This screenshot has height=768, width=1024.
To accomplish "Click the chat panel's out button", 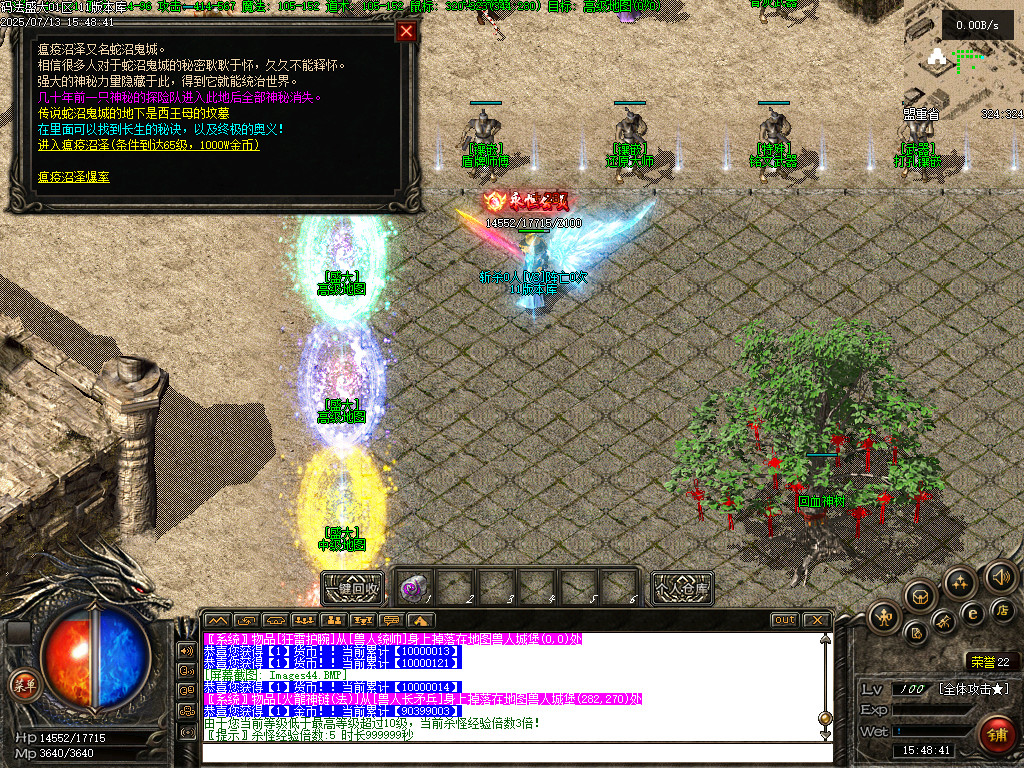I will click(784, 621).
